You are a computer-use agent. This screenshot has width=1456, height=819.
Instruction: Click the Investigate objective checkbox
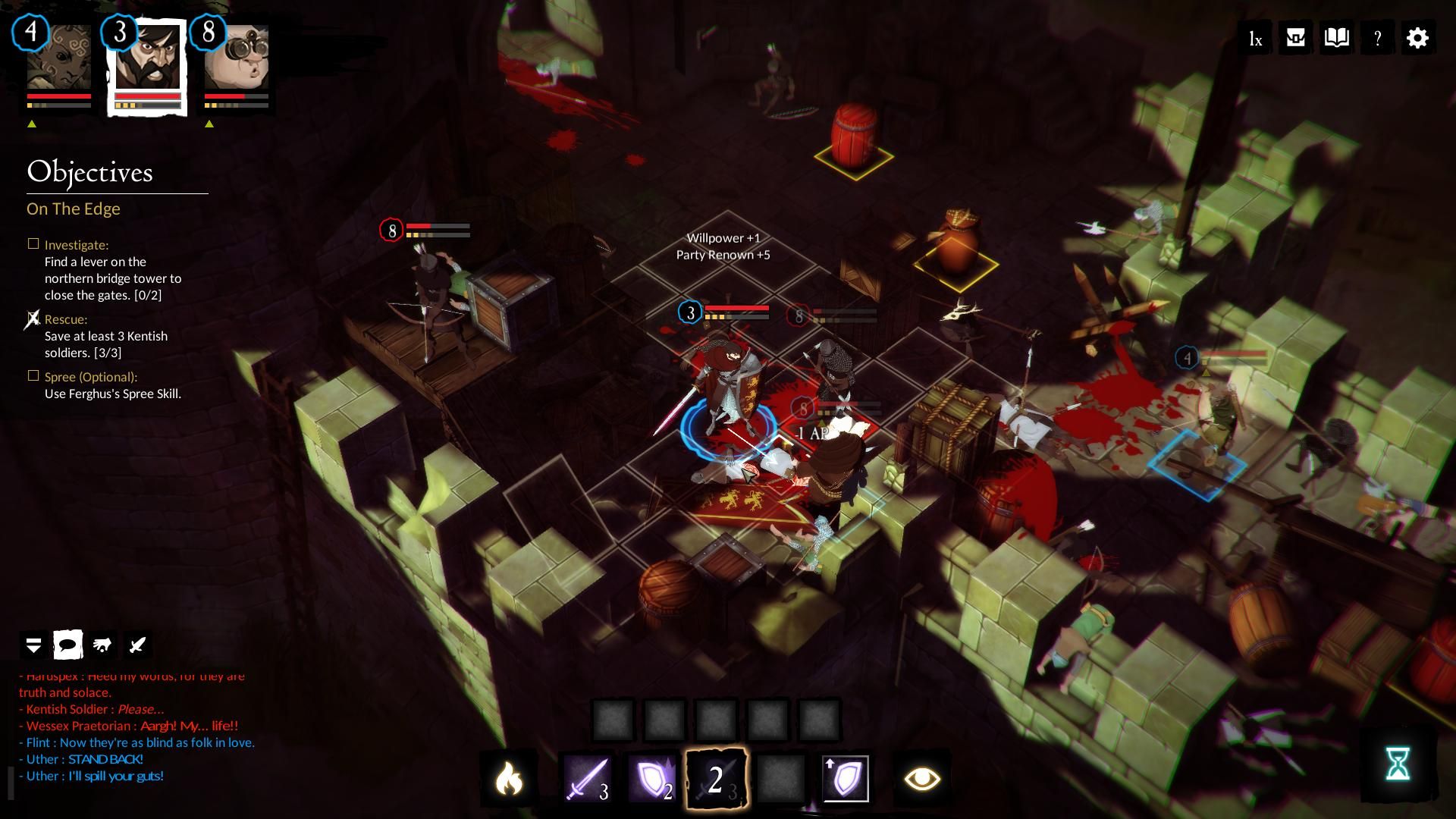click(33, 244)
